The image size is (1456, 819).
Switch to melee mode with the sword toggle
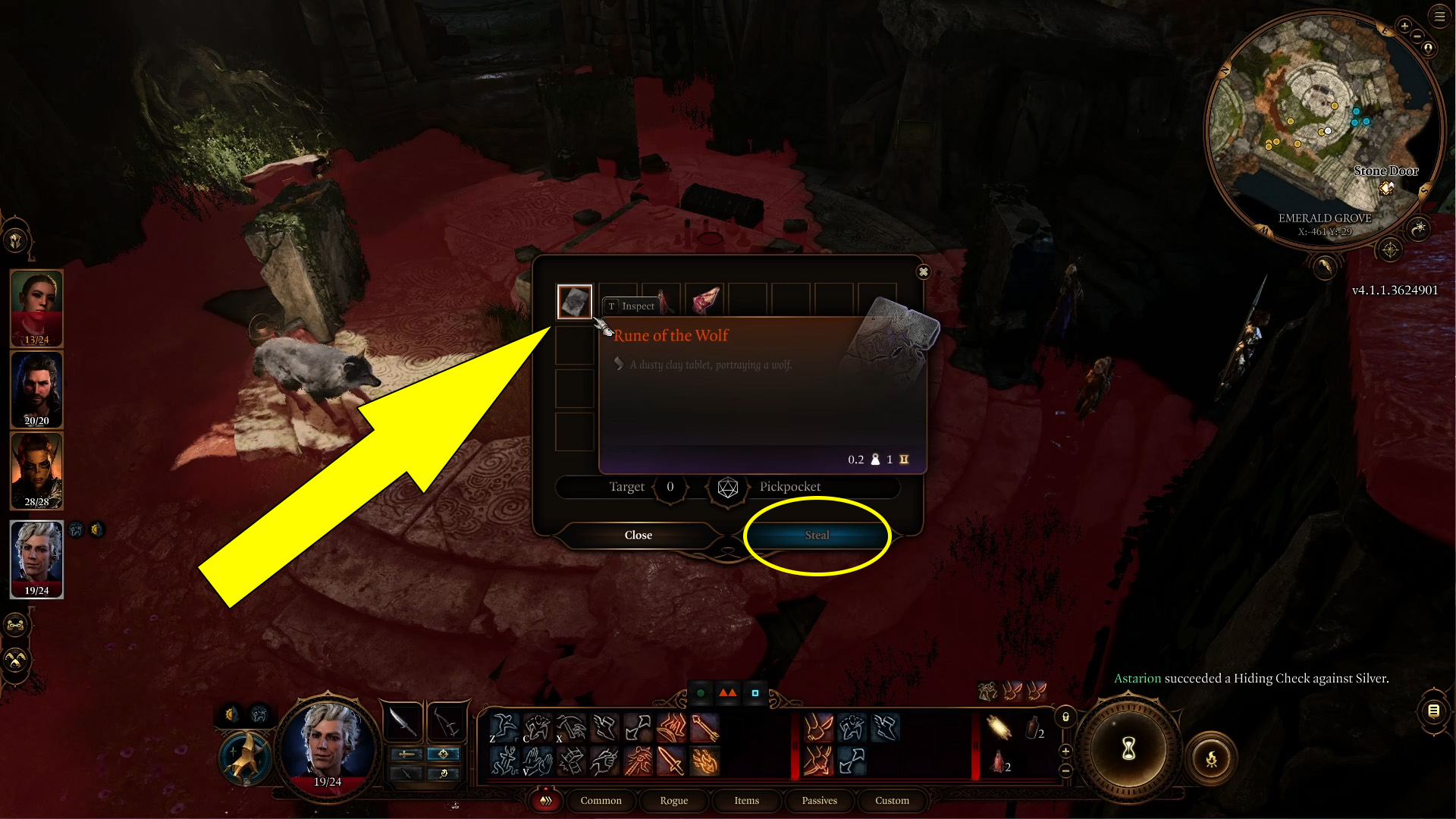pyautogui.click(x=407, y=755)
